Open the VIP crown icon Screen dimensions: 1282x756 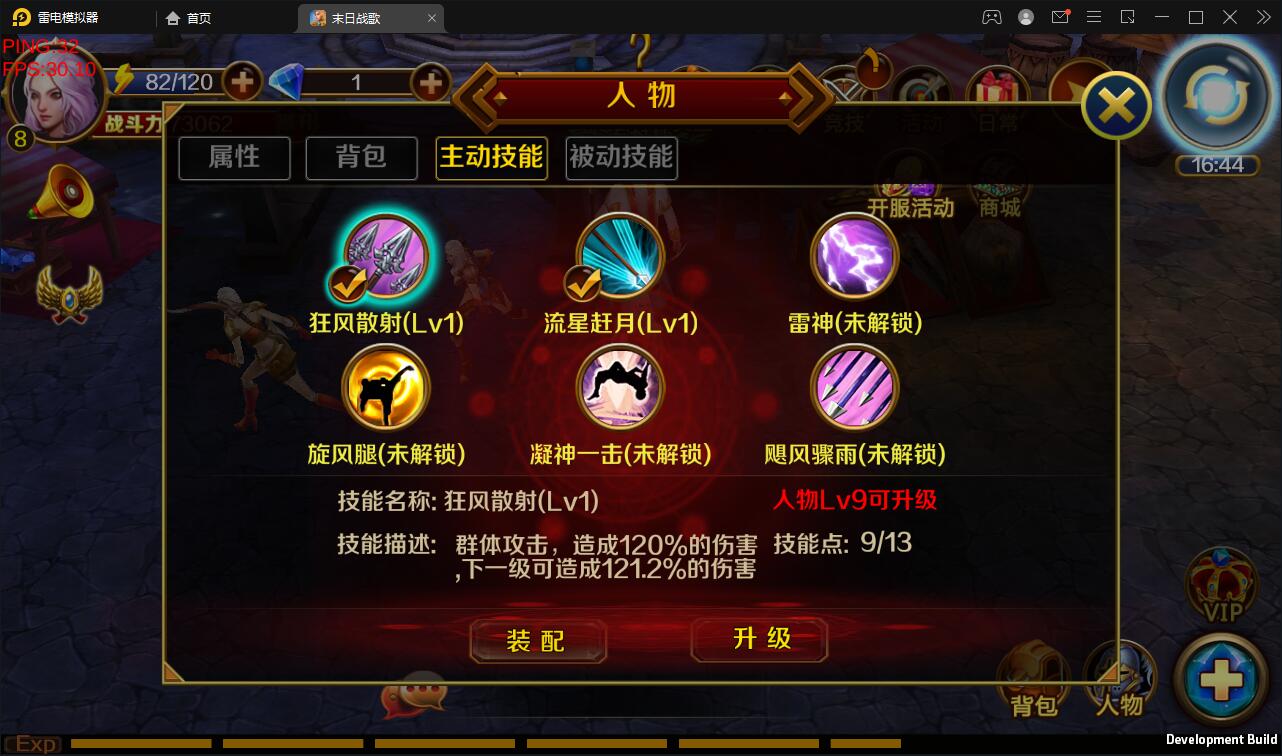click(1222, 585)
